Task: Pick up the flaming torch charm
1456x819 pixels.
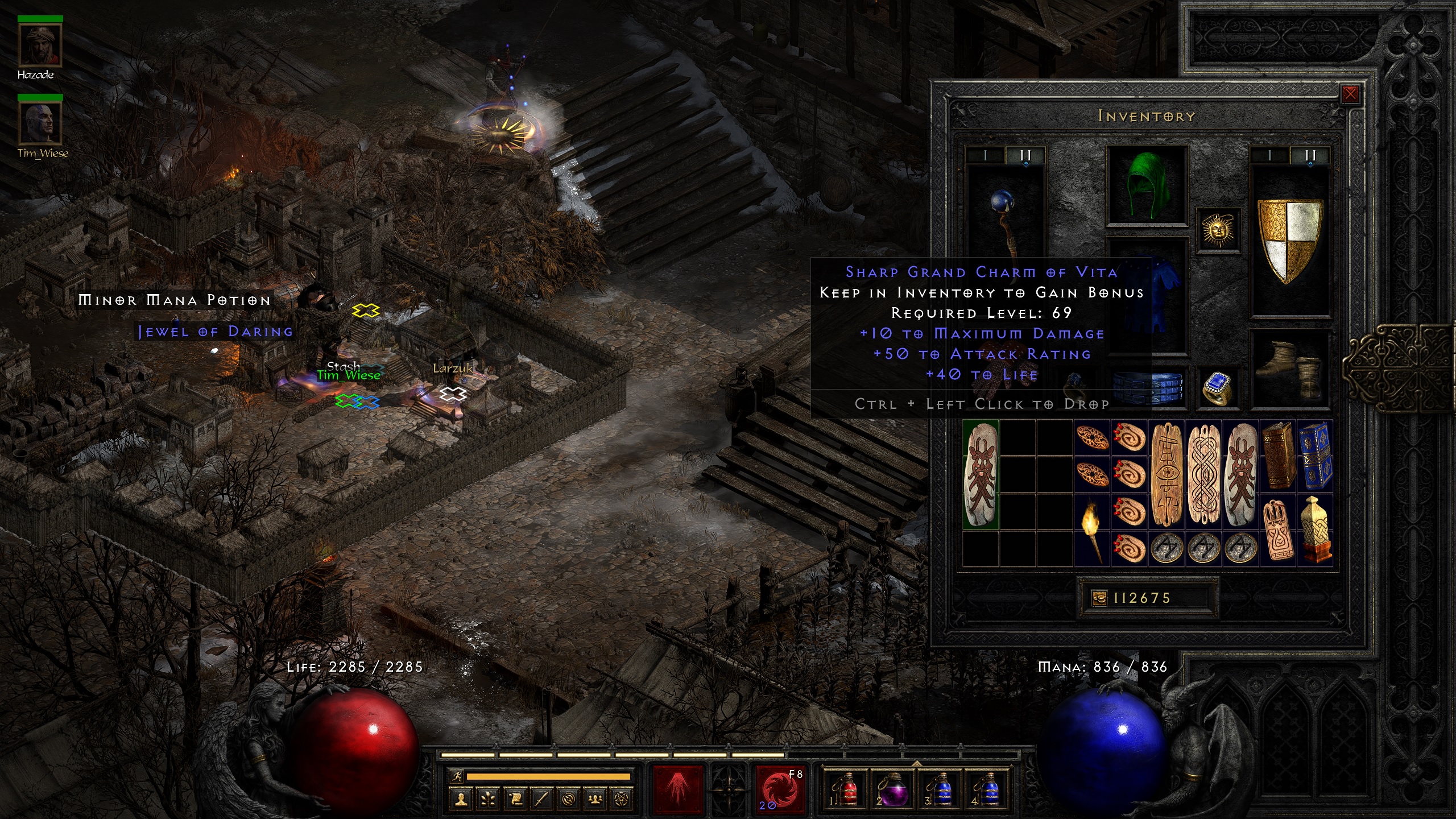Action: 1092,529
